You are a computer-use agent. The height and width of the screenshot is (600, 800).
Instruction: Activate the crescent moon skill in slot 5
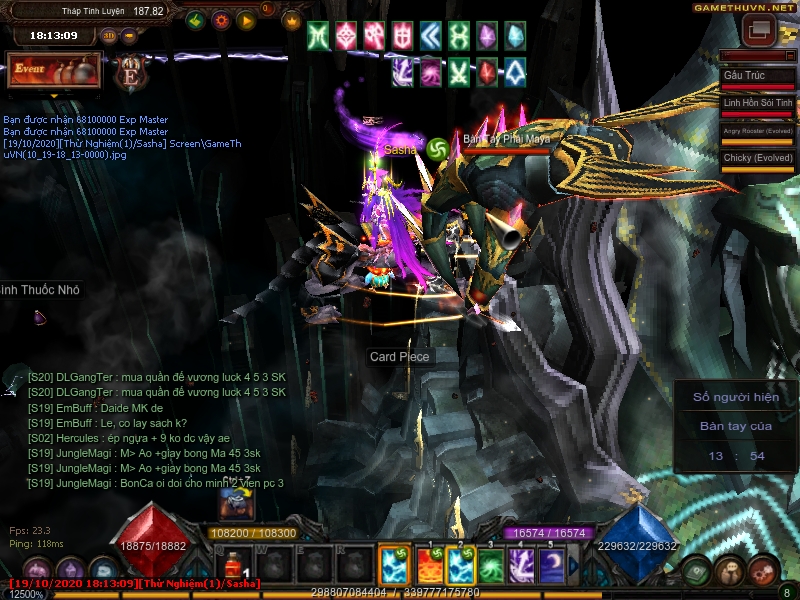pyautogui.click(x=550, y=566)
